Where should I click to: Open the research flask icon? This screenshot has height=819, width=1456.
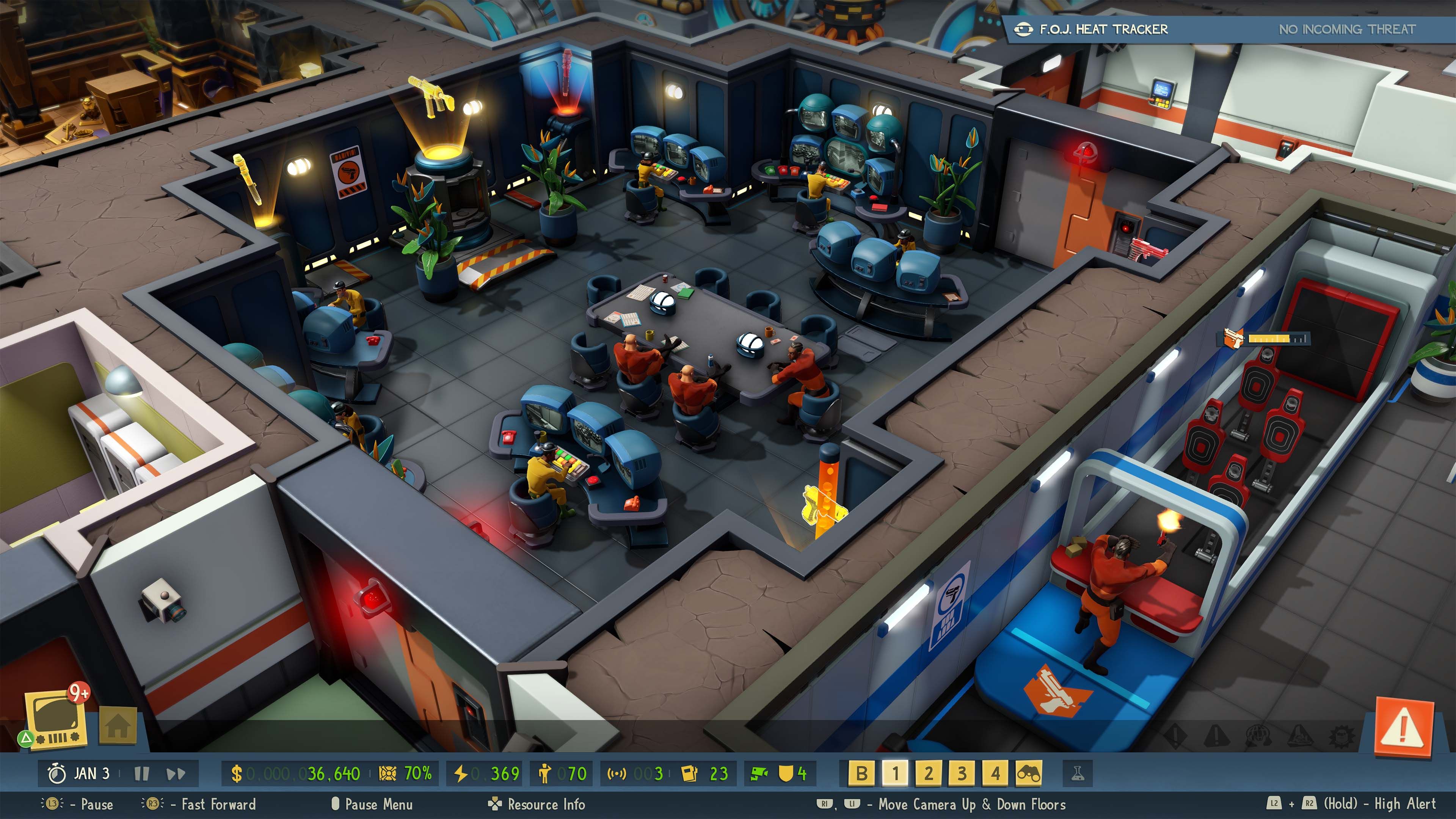(1077, 773)
